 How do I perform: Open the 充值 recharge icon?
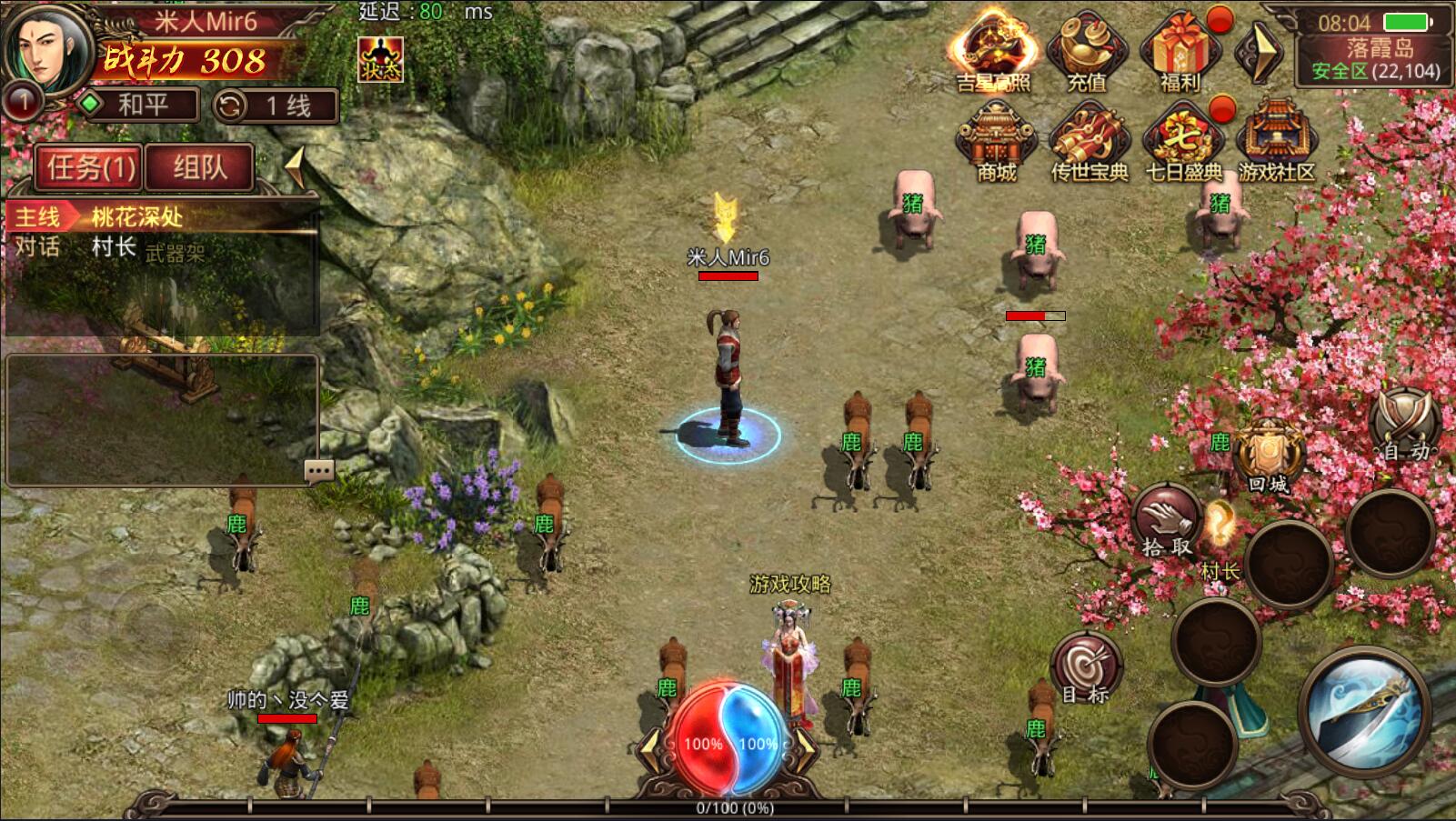[1086, 52]
